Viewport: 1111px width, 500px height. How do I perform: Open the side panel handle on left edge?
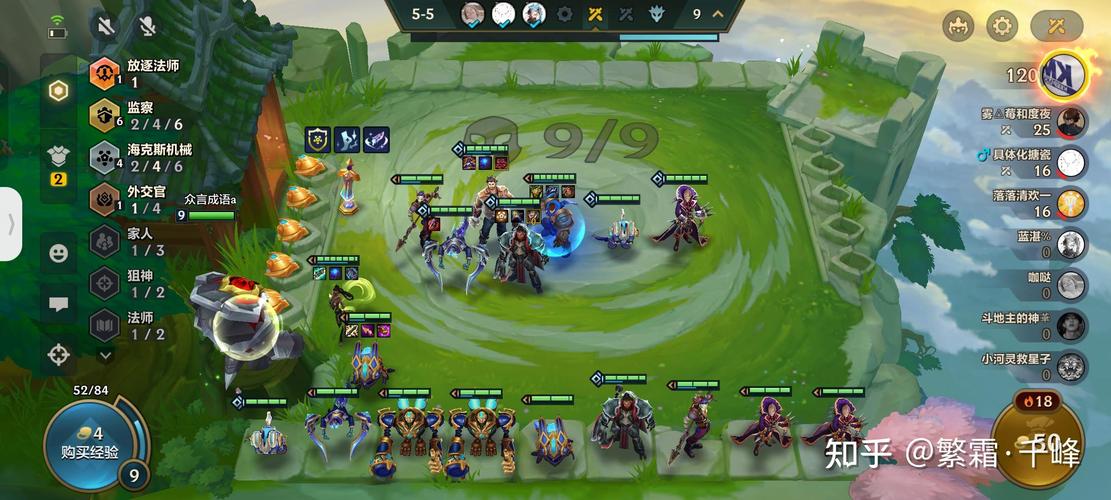[11, 224]
